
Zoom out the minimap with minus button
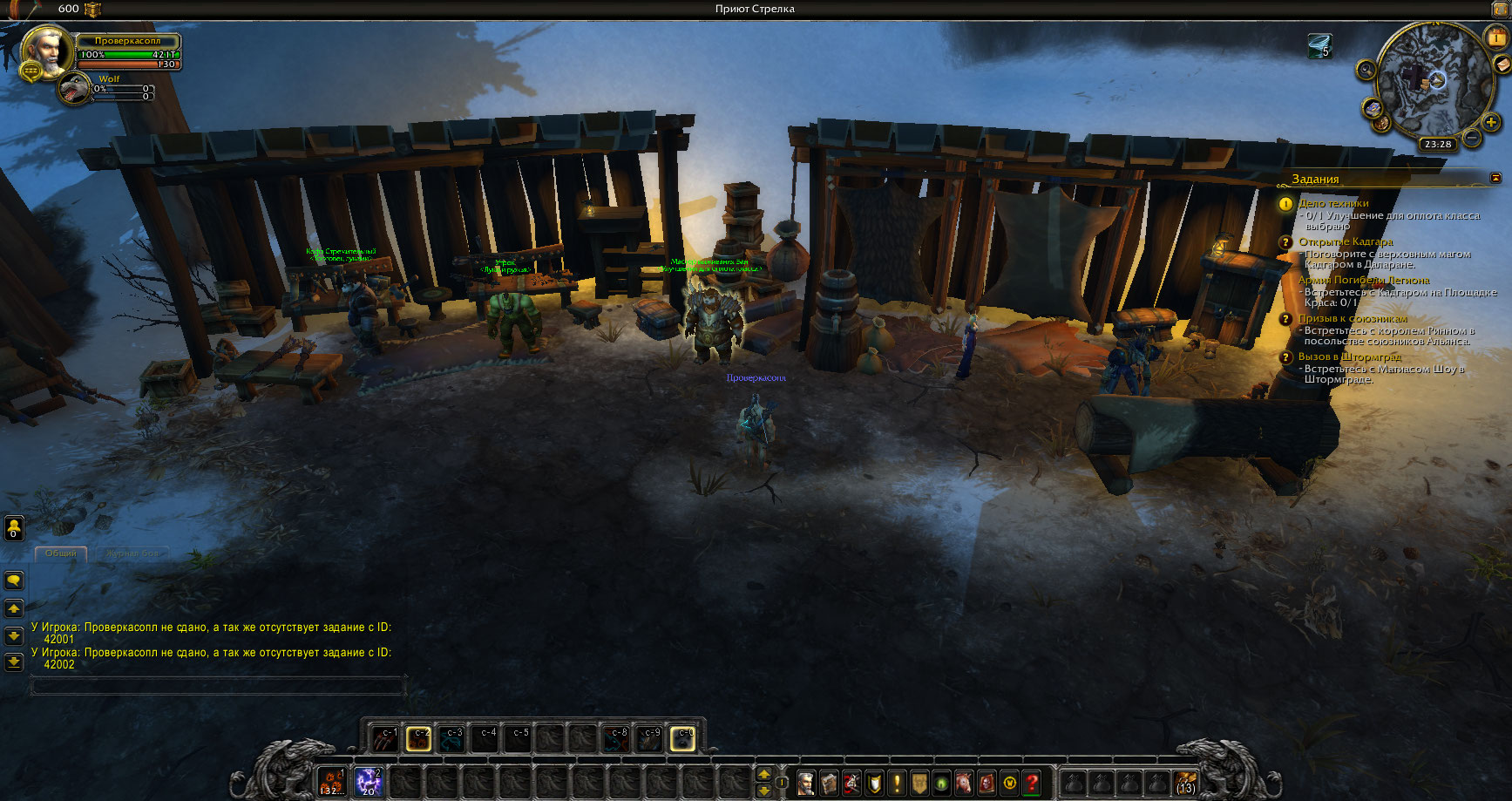(1471, 137)
